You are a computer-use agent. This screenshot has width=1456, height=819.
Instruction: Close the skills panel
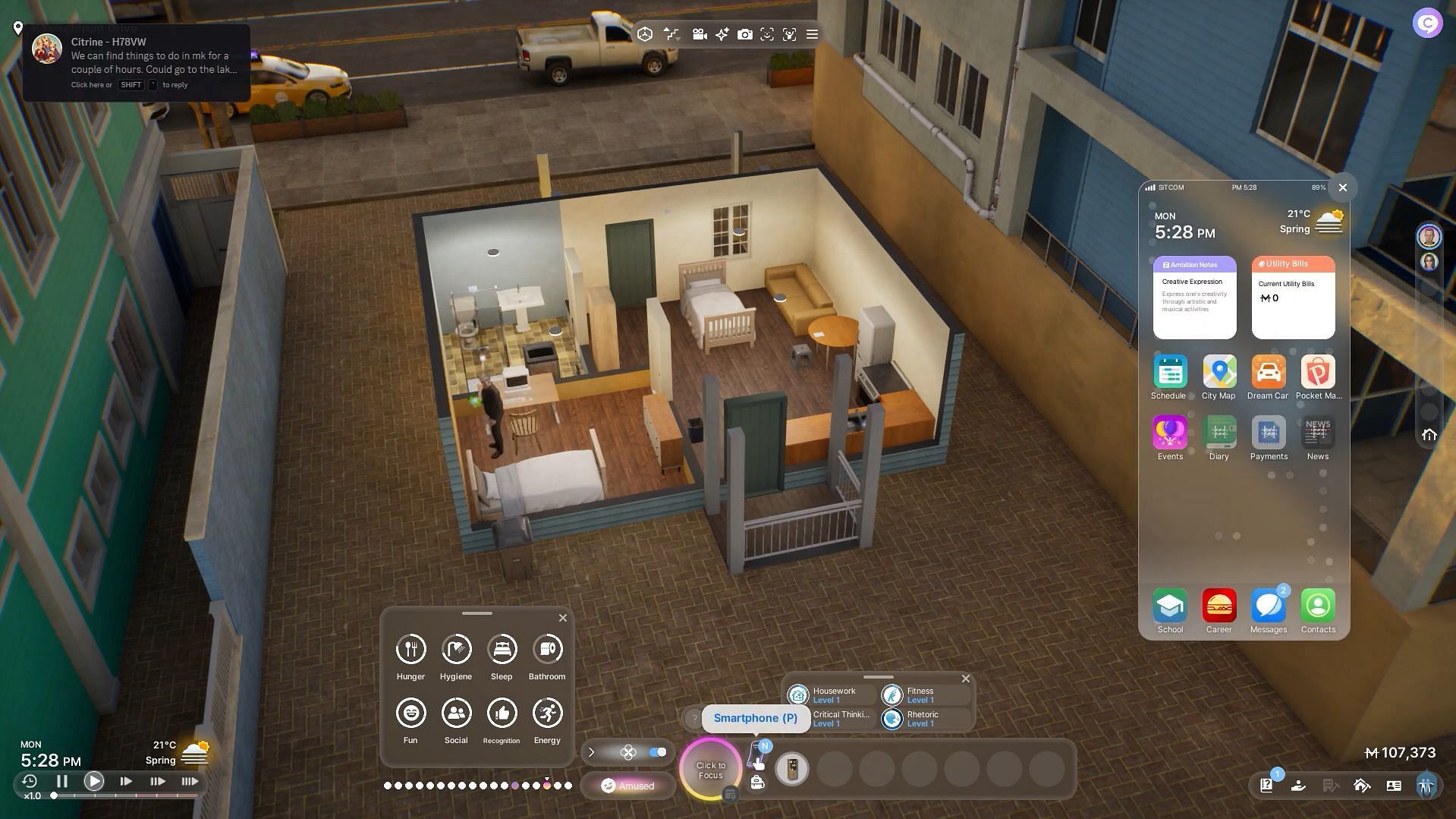[965, 679]
